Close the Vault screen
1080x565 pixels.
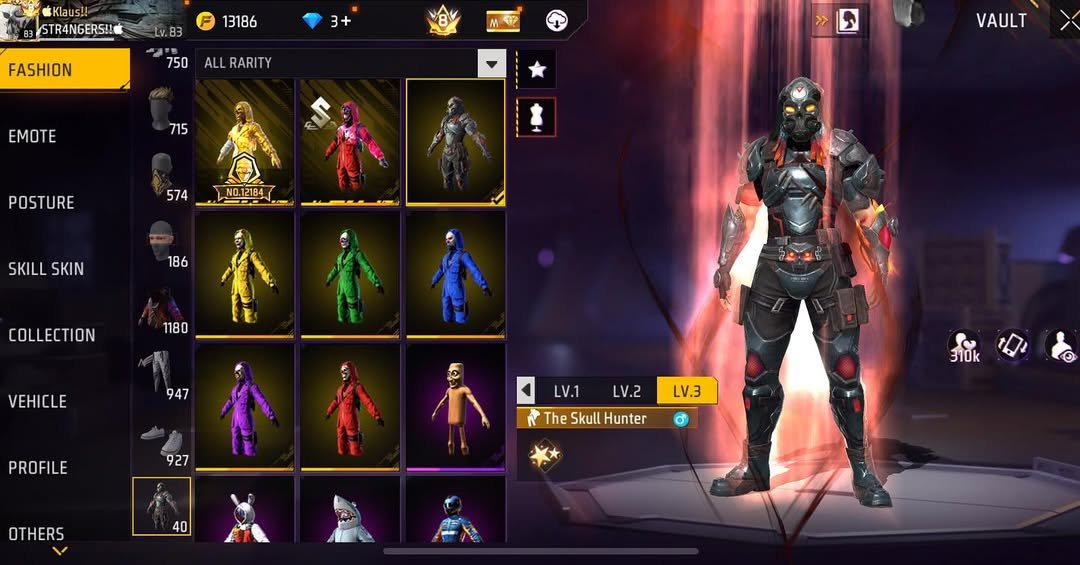point(1068,21)
